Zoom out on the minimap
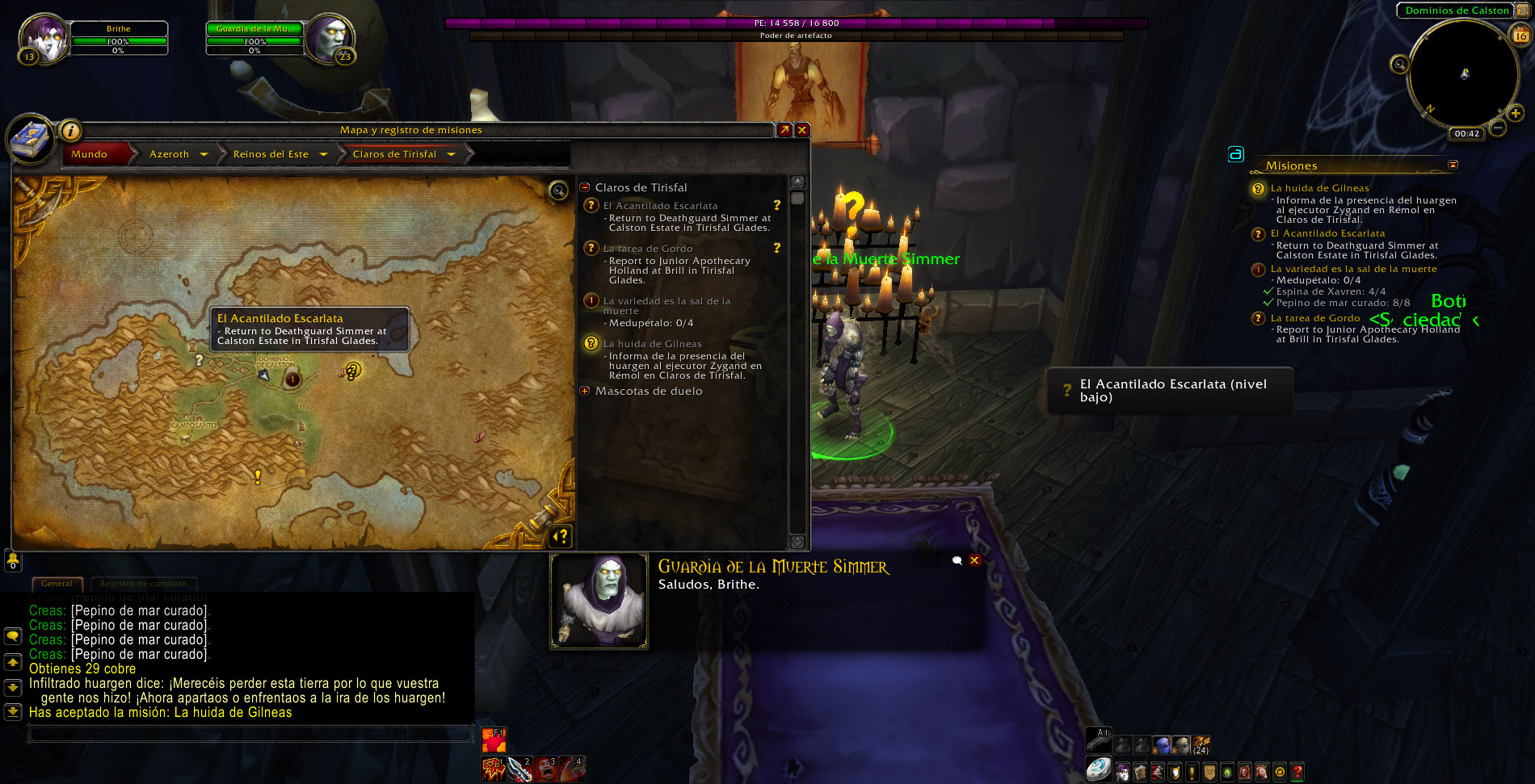The image size is (1535, 784). click(x=1497, y=128)
